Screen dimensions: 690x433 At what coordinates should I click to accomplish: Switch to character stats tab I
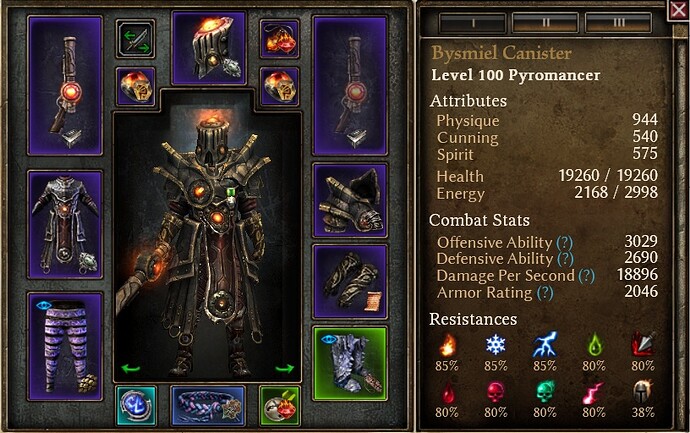[x=471, y=21]
